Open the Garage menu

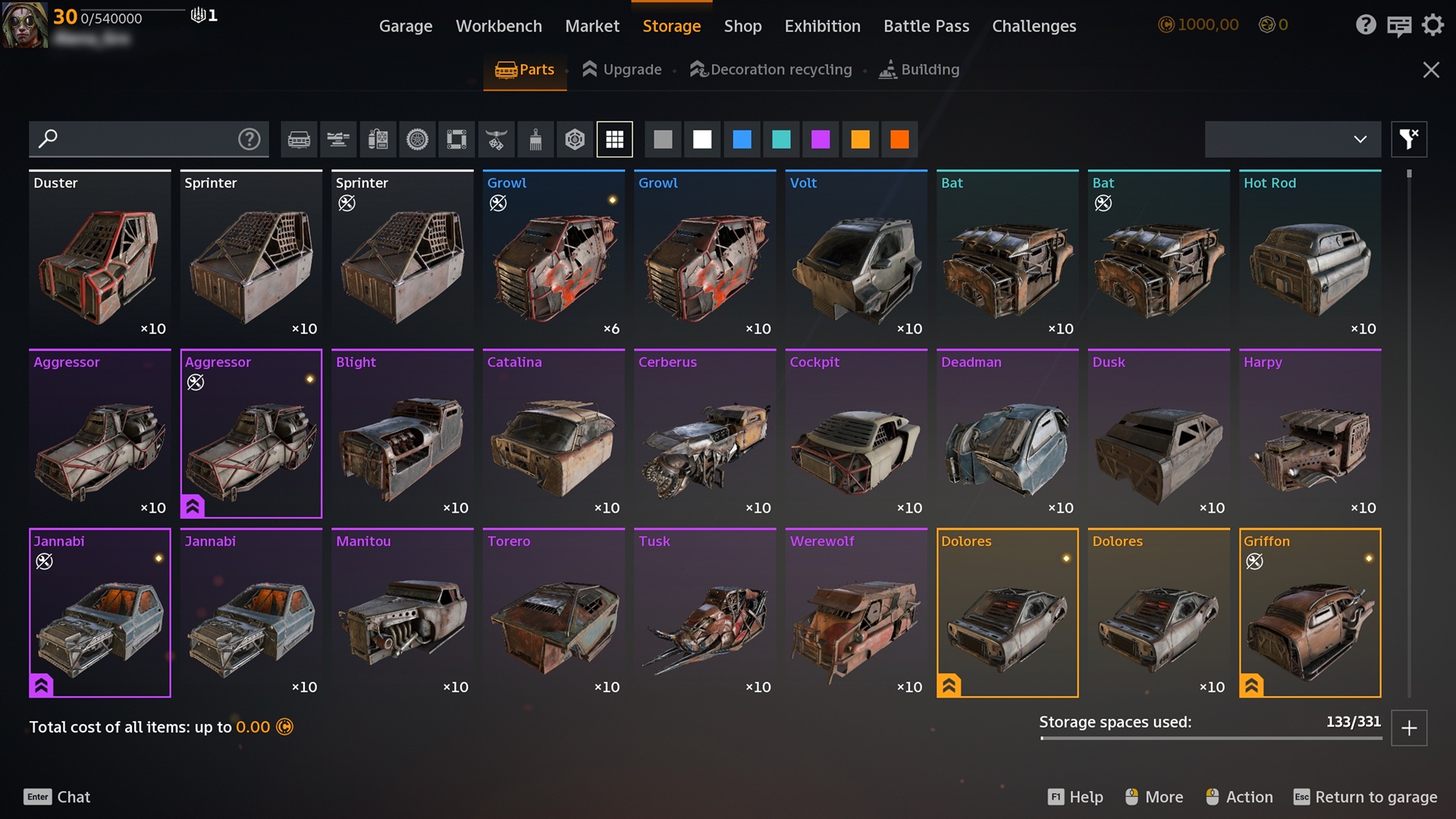tap(406, 26)
